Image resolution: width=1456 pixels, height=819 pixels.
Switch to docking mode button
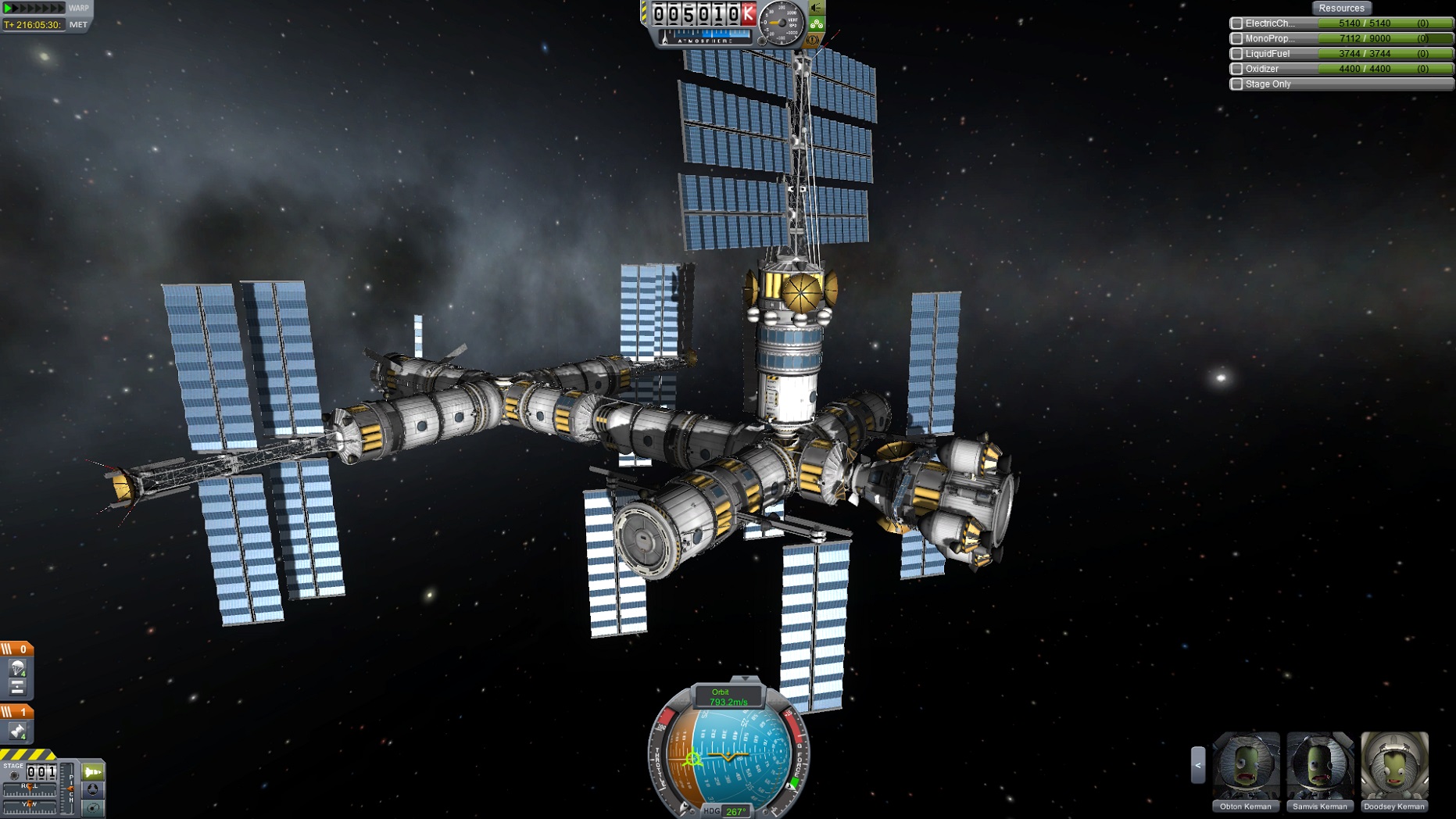tap(93, 790)
